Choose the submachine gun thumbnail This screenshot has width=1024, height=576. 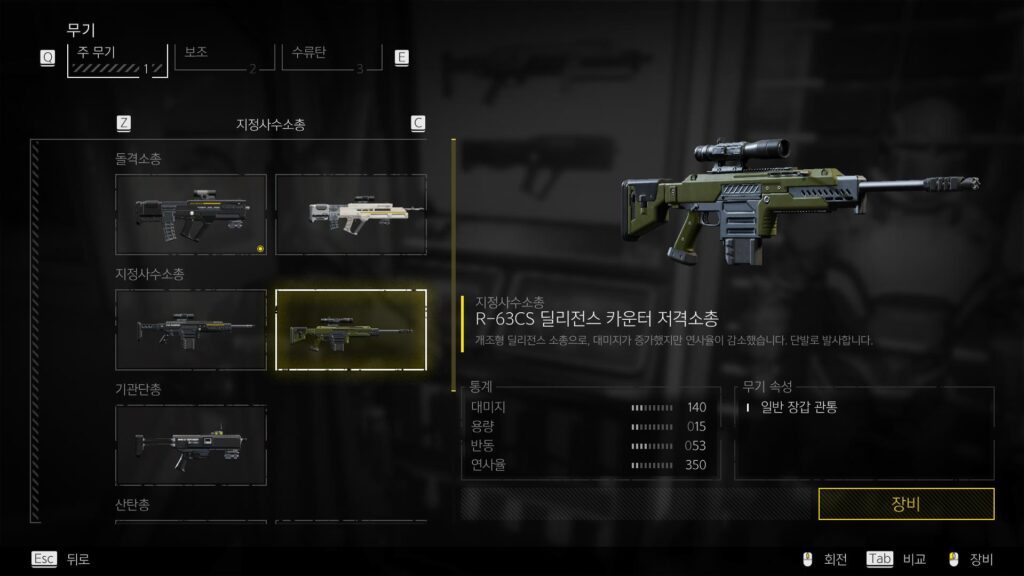tap(191, 444)
